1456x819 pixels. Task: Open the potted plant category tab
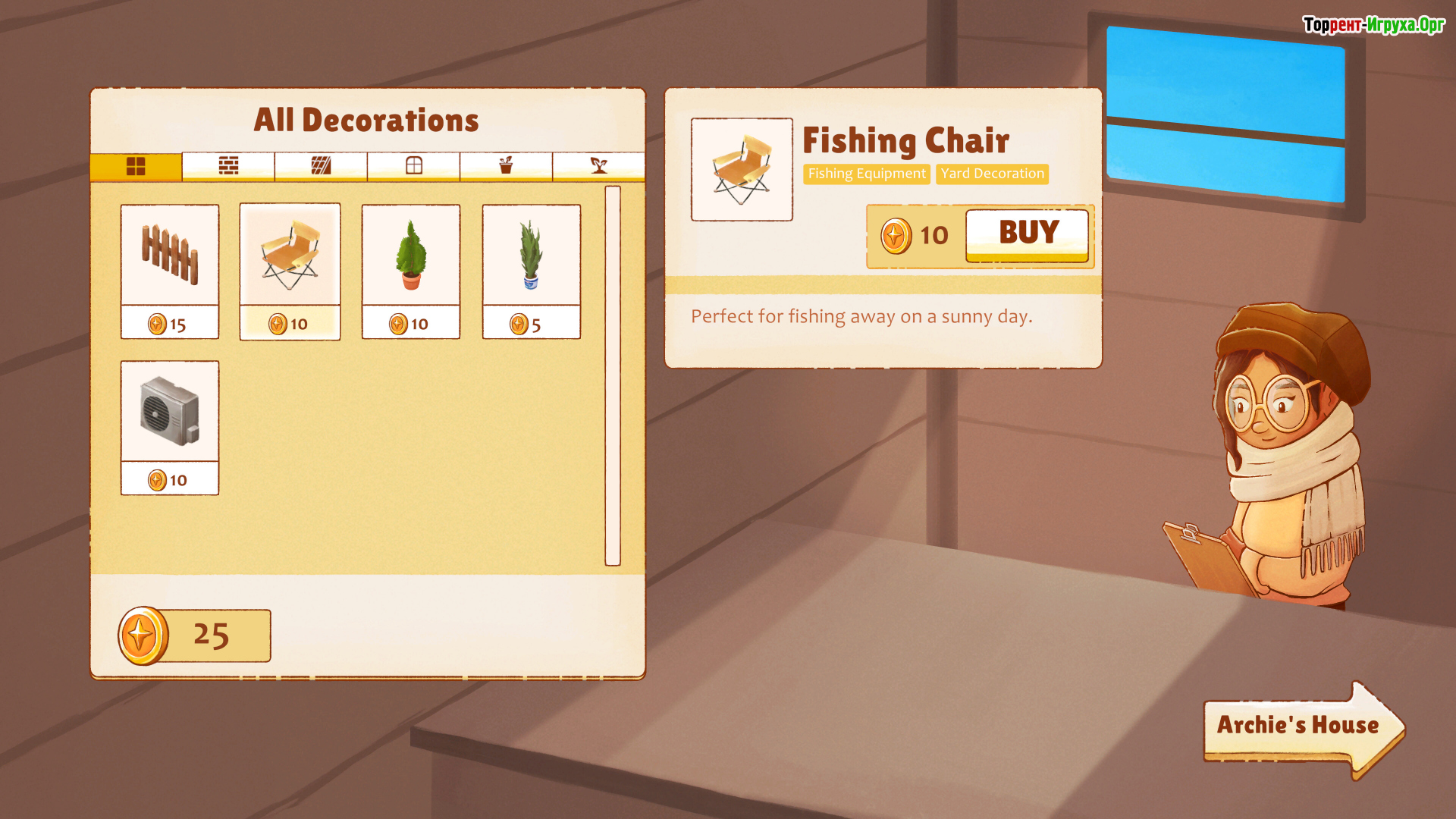tap(506, 166)
